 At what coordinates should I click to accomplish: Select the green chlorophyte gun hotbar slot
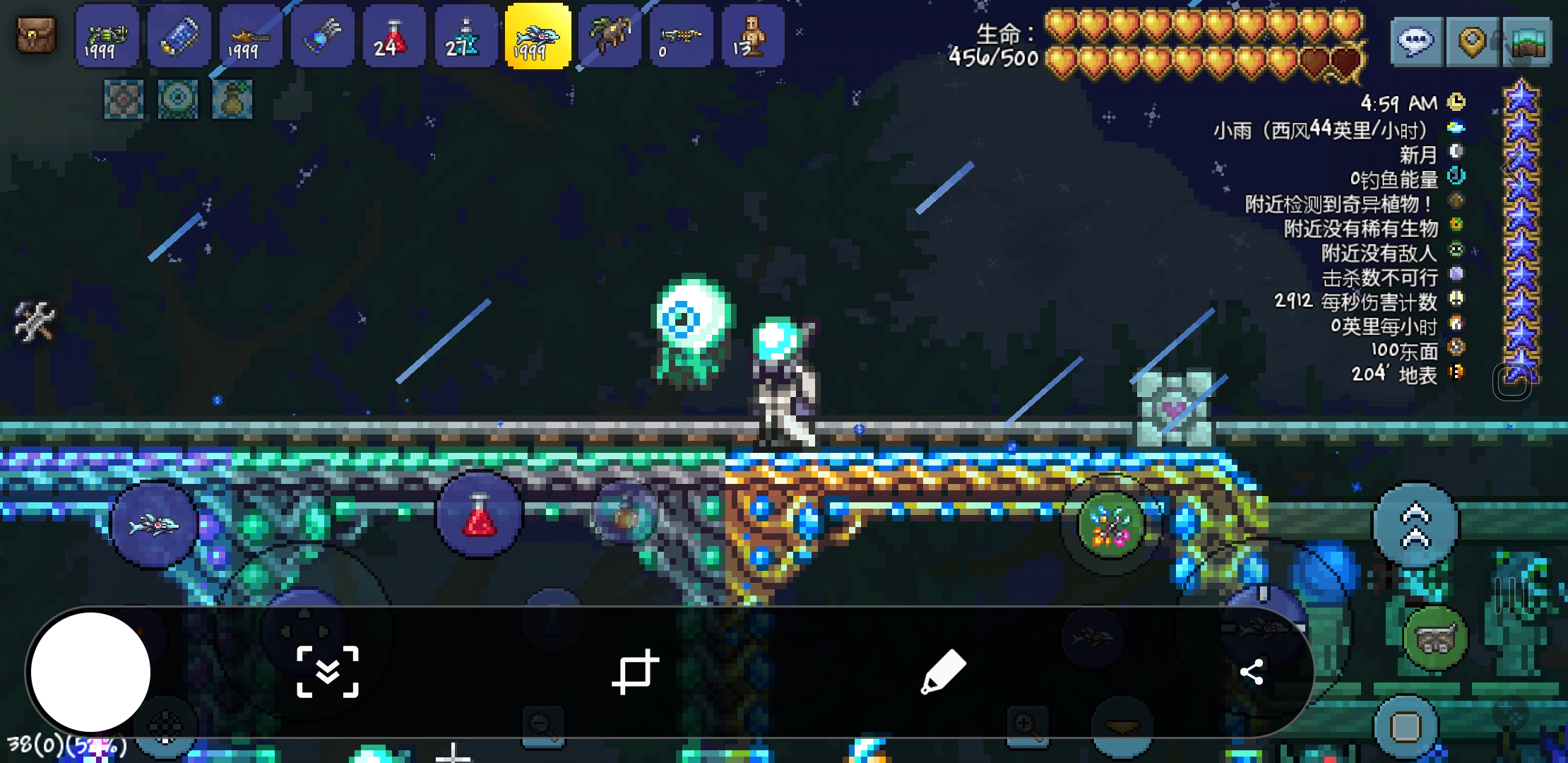click(107, 37)
